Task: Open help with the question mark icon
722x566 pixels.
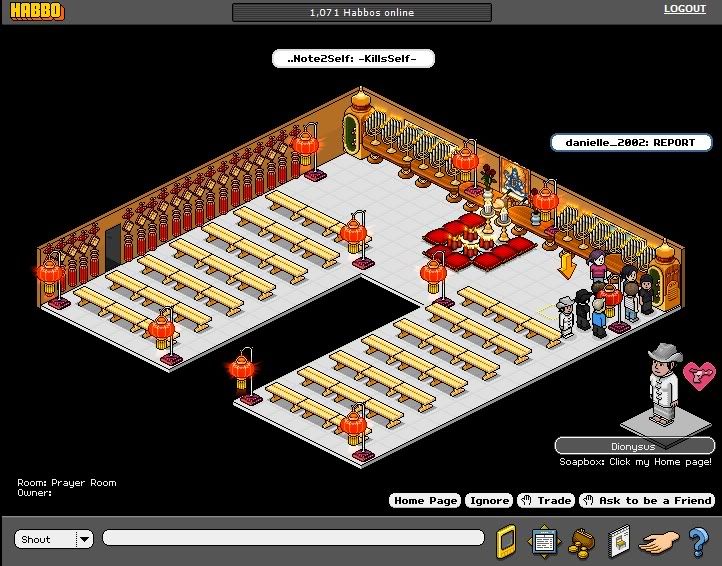Action: 698,540
